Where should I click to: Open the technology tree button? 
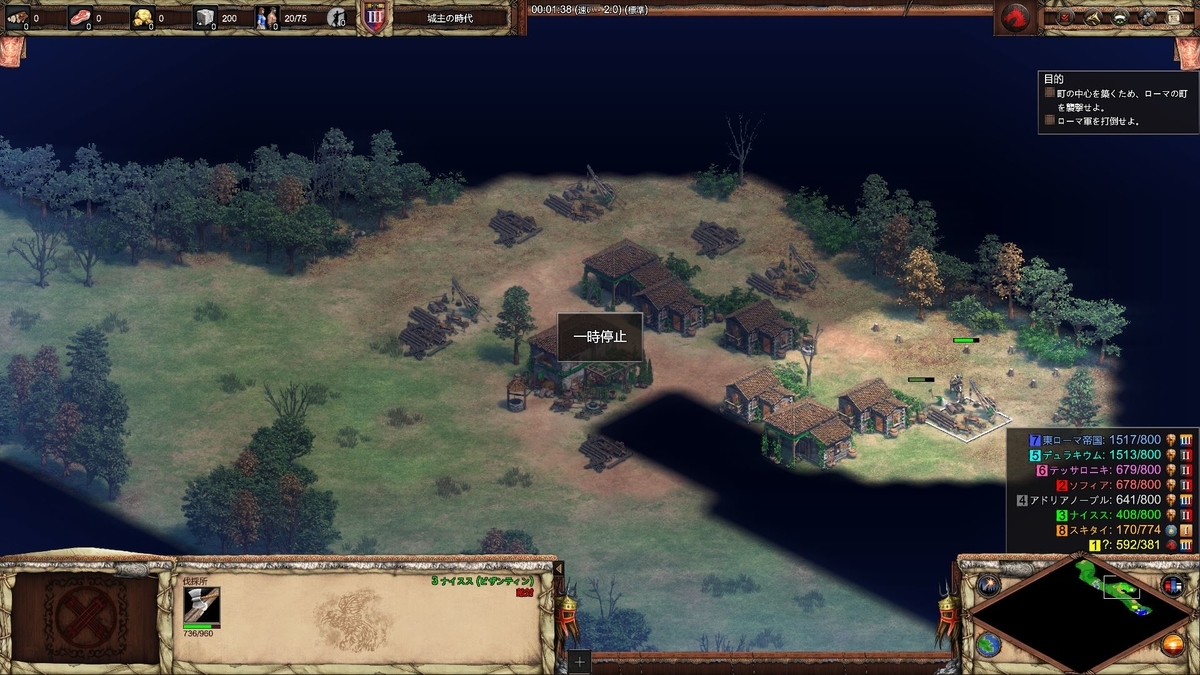1091,17
